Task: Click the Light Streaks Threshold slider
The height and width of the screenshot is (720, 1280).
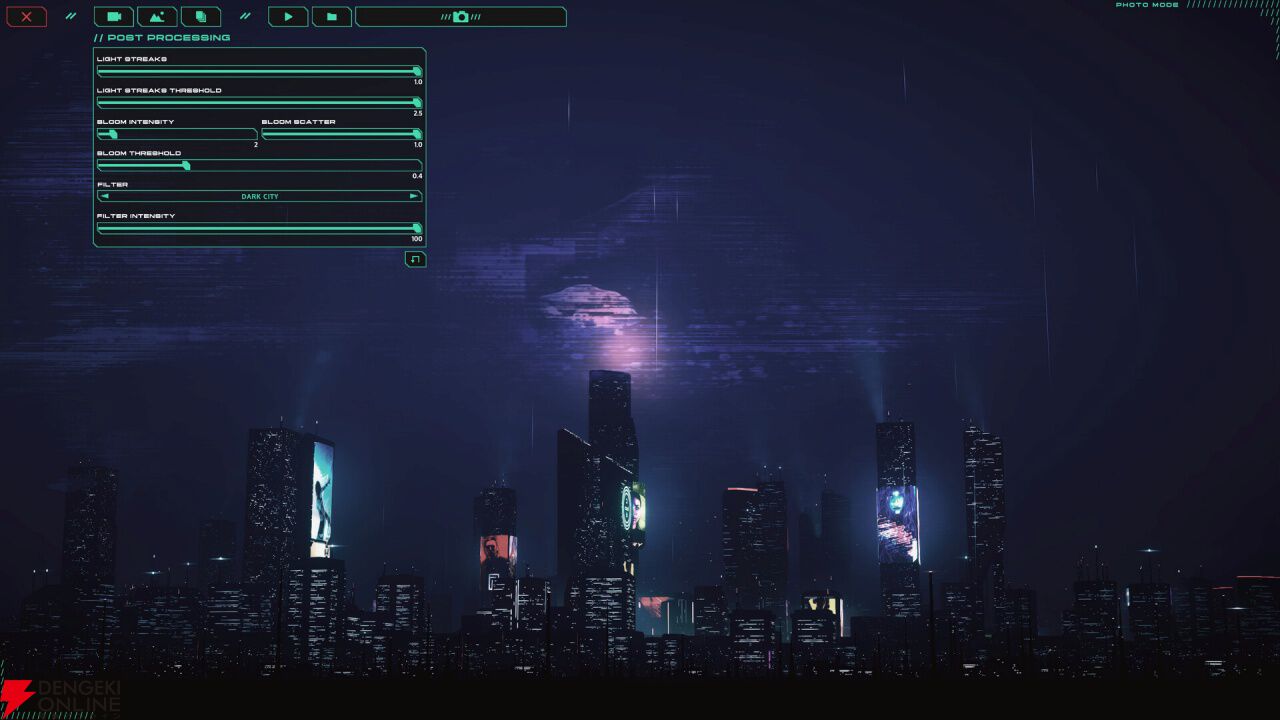Action: (x=417, y=103)
